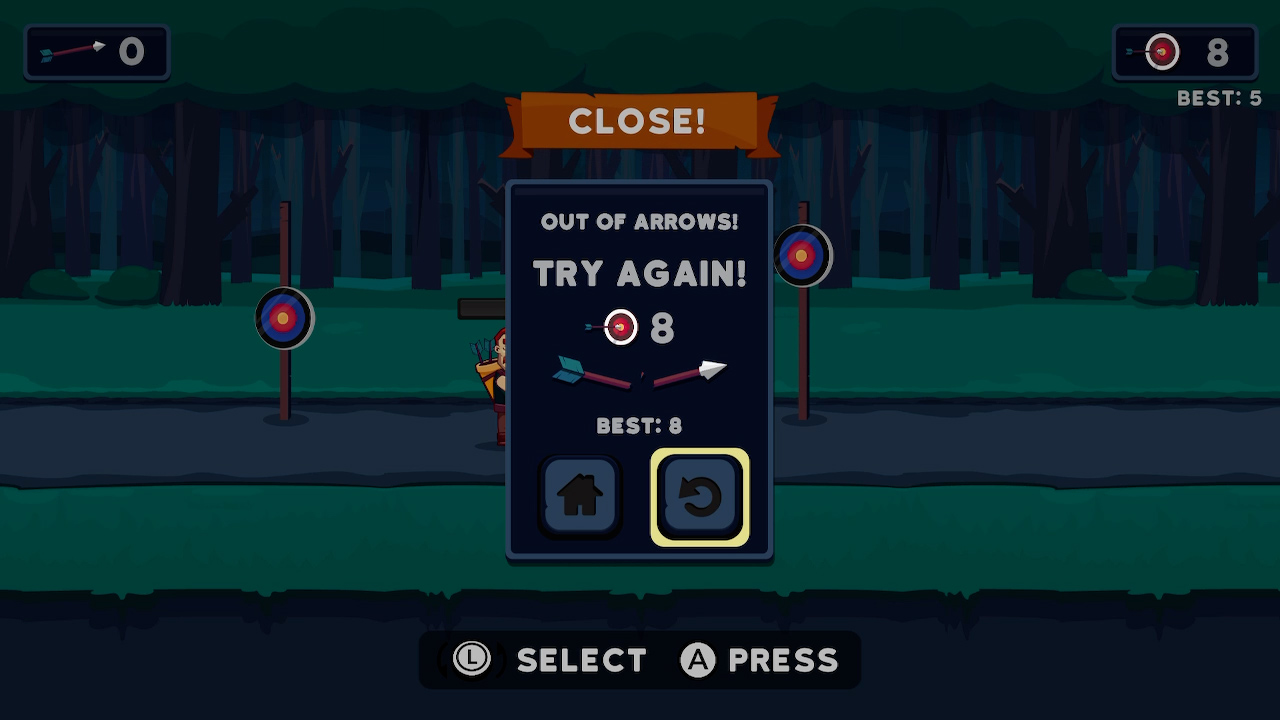Screen dimensions: 1280x720
Task: Click the arrow count 0 top-left
Action: [x=132, y=52]
